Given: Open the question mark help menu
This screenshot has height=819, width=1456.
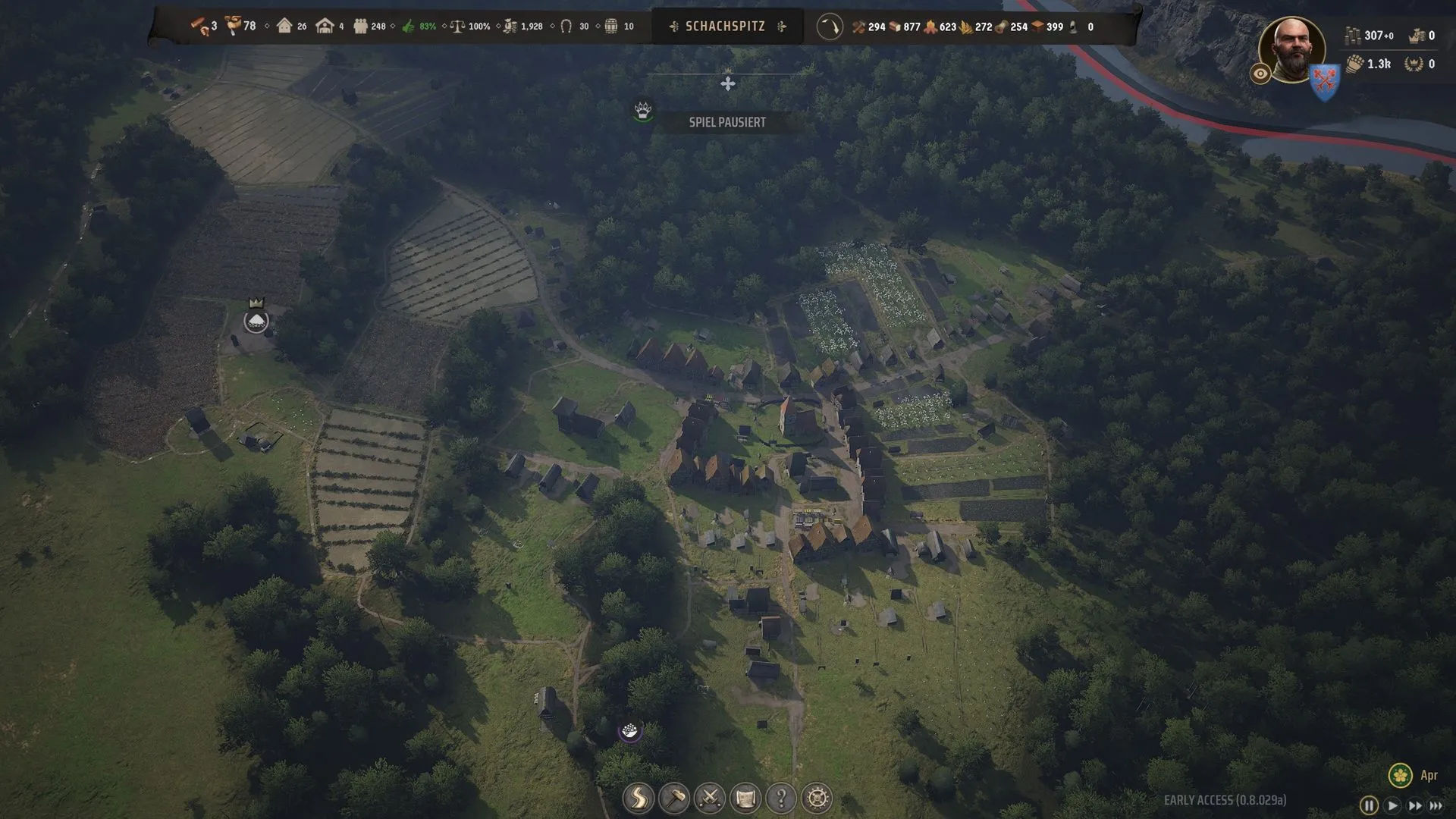Looking at the screenshot, I should click(781, 798).
